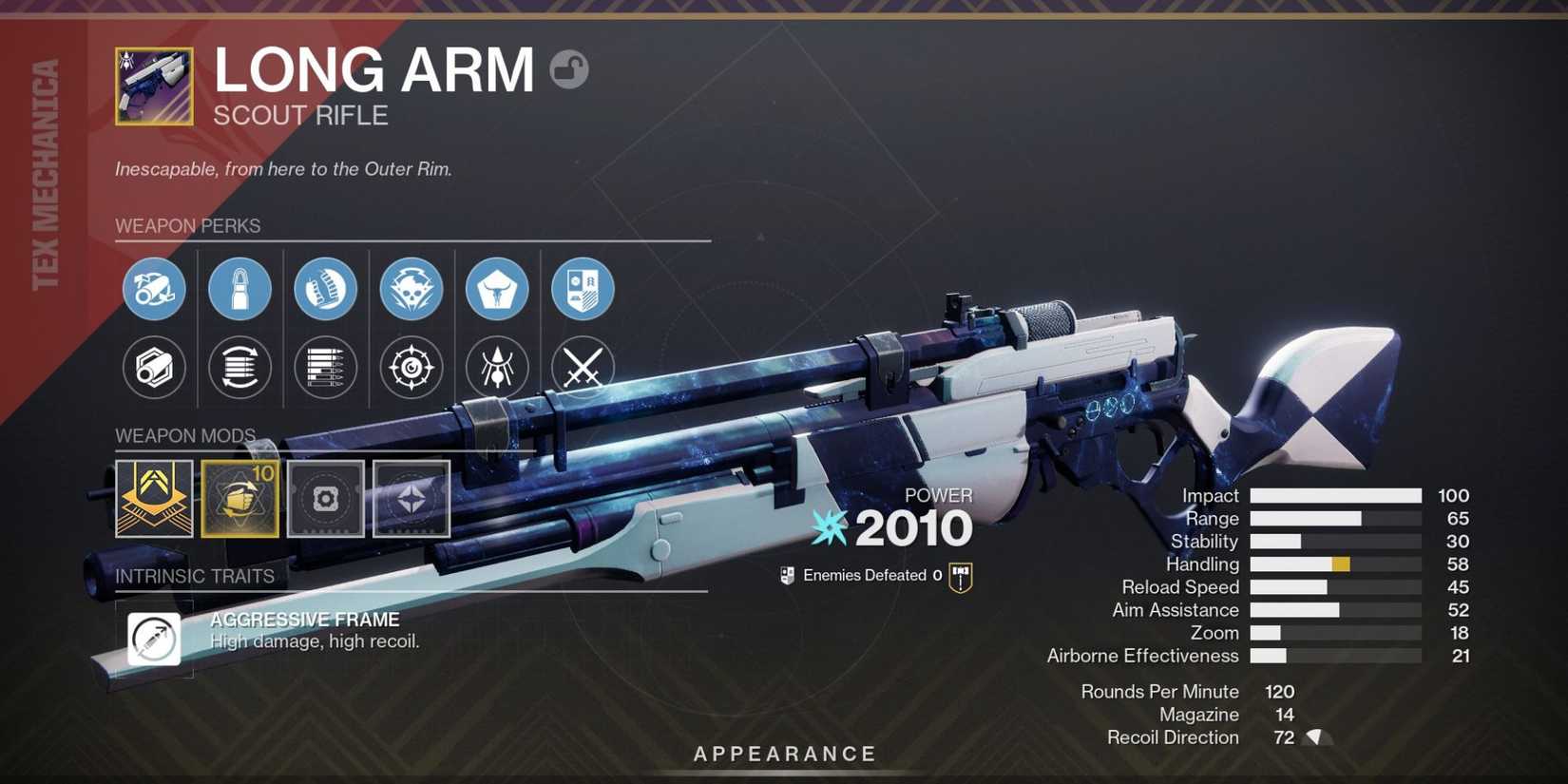
Task: Select the barrel perk in the first perk column
Action: (155, 290)
